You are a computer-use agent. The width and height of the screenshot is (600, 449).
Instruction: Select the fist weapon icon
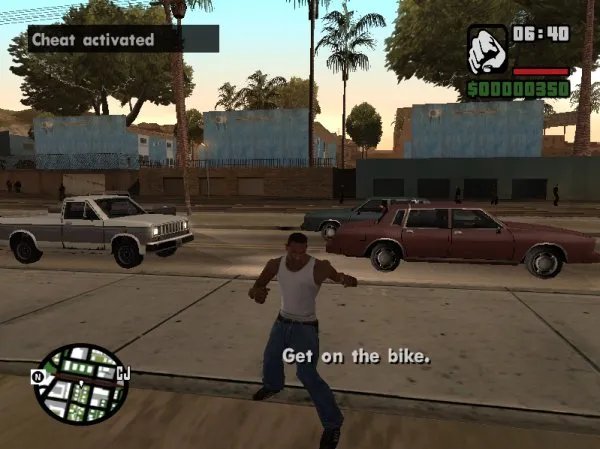tap(487, 46)
